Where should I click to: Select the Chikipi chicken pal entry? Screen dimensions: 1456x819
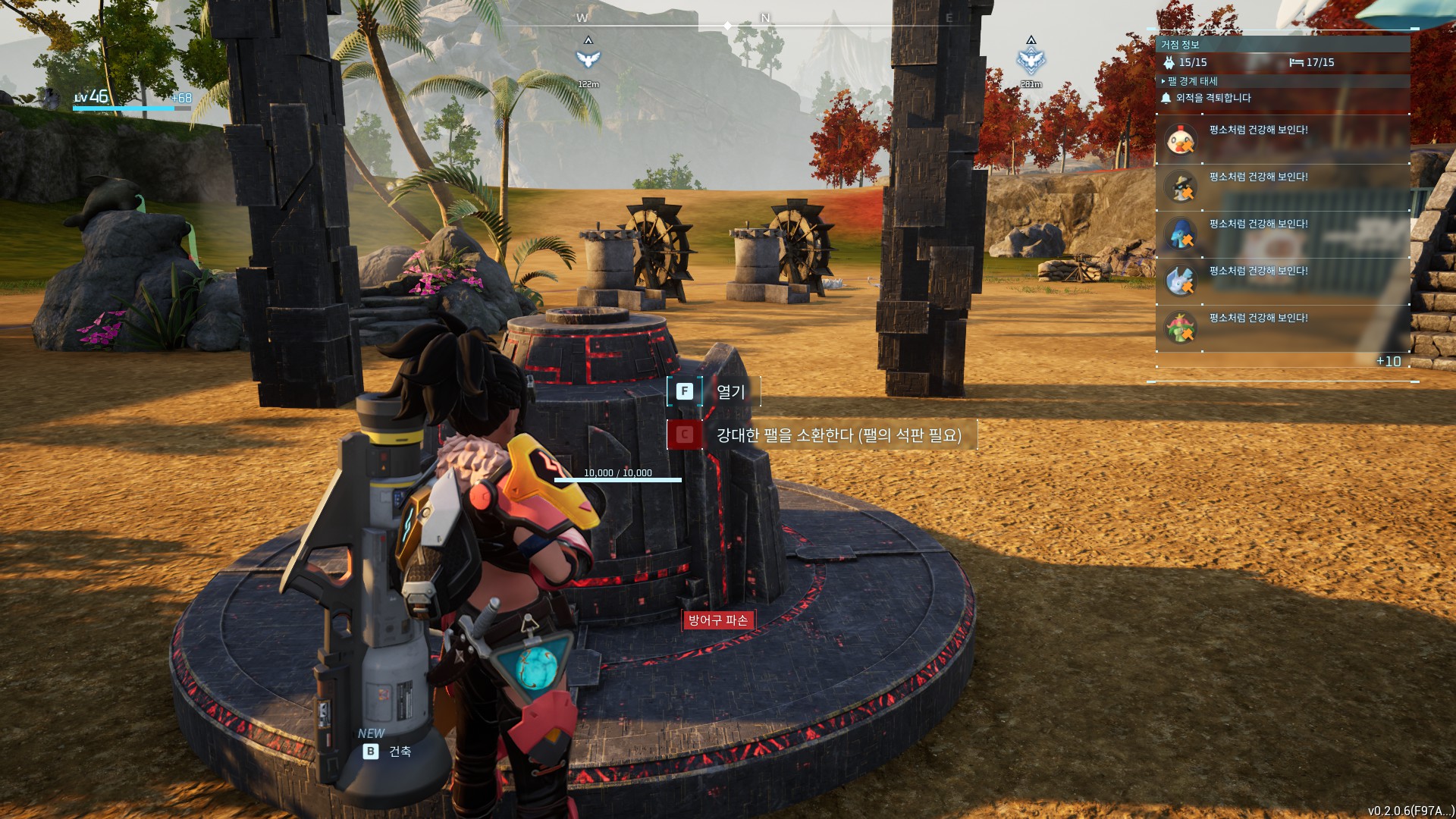pyautogui.click(x=1180, y=140)
